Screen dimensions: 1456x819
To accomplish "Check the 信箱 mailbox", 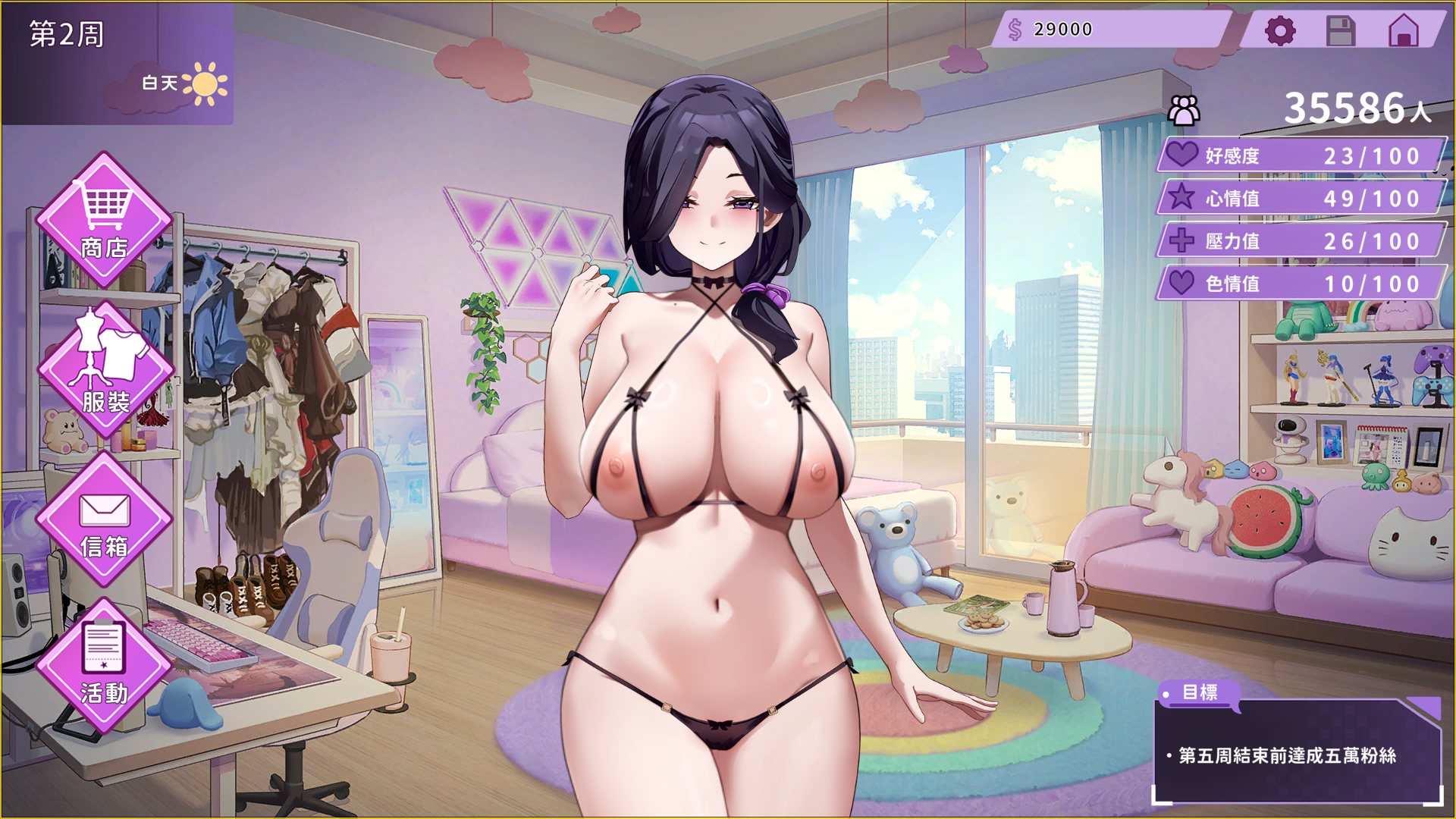I will (x=104, y=519).
